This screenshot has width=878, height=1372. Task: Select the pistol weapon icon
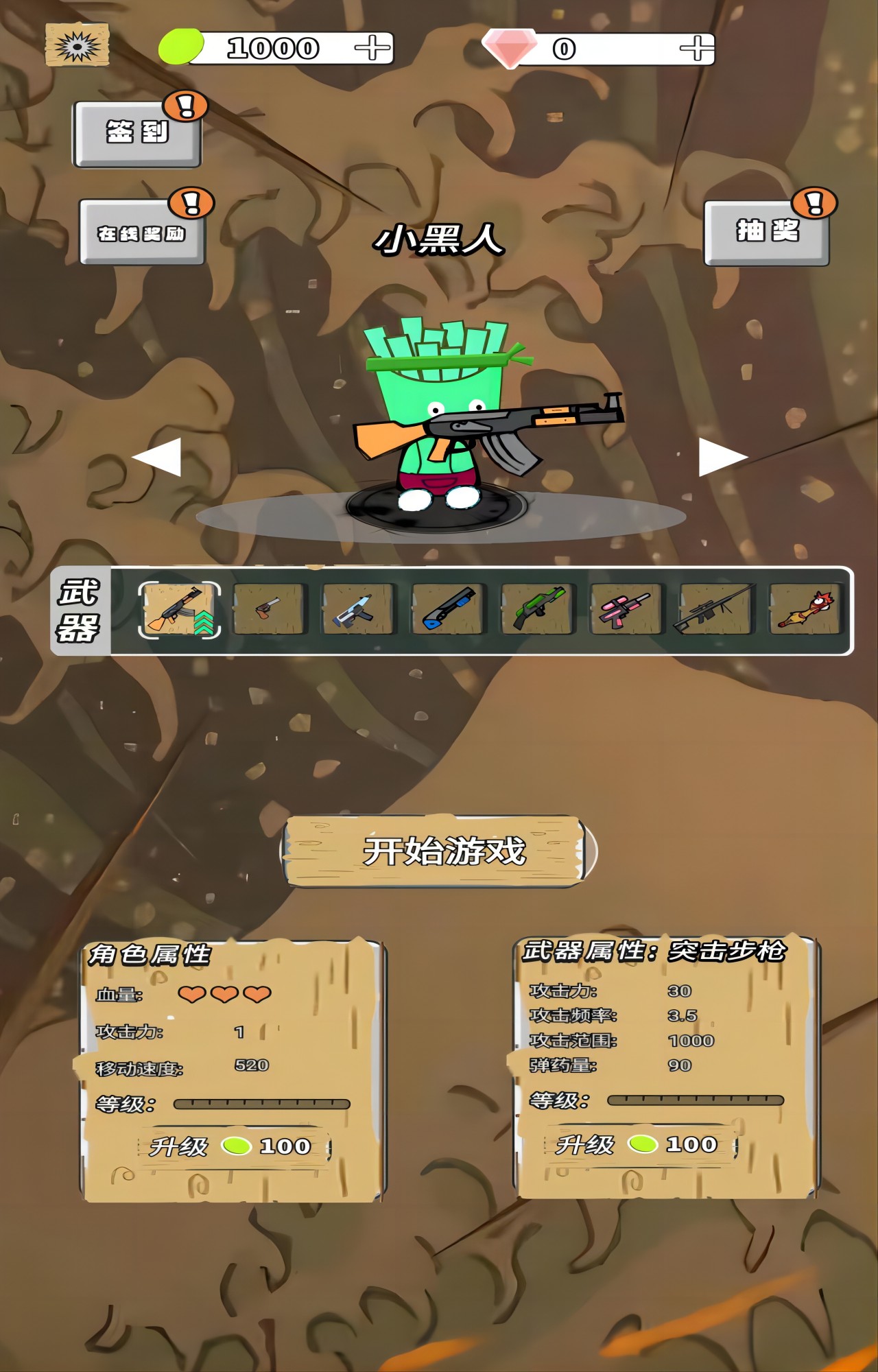click(x=268, y=611)
